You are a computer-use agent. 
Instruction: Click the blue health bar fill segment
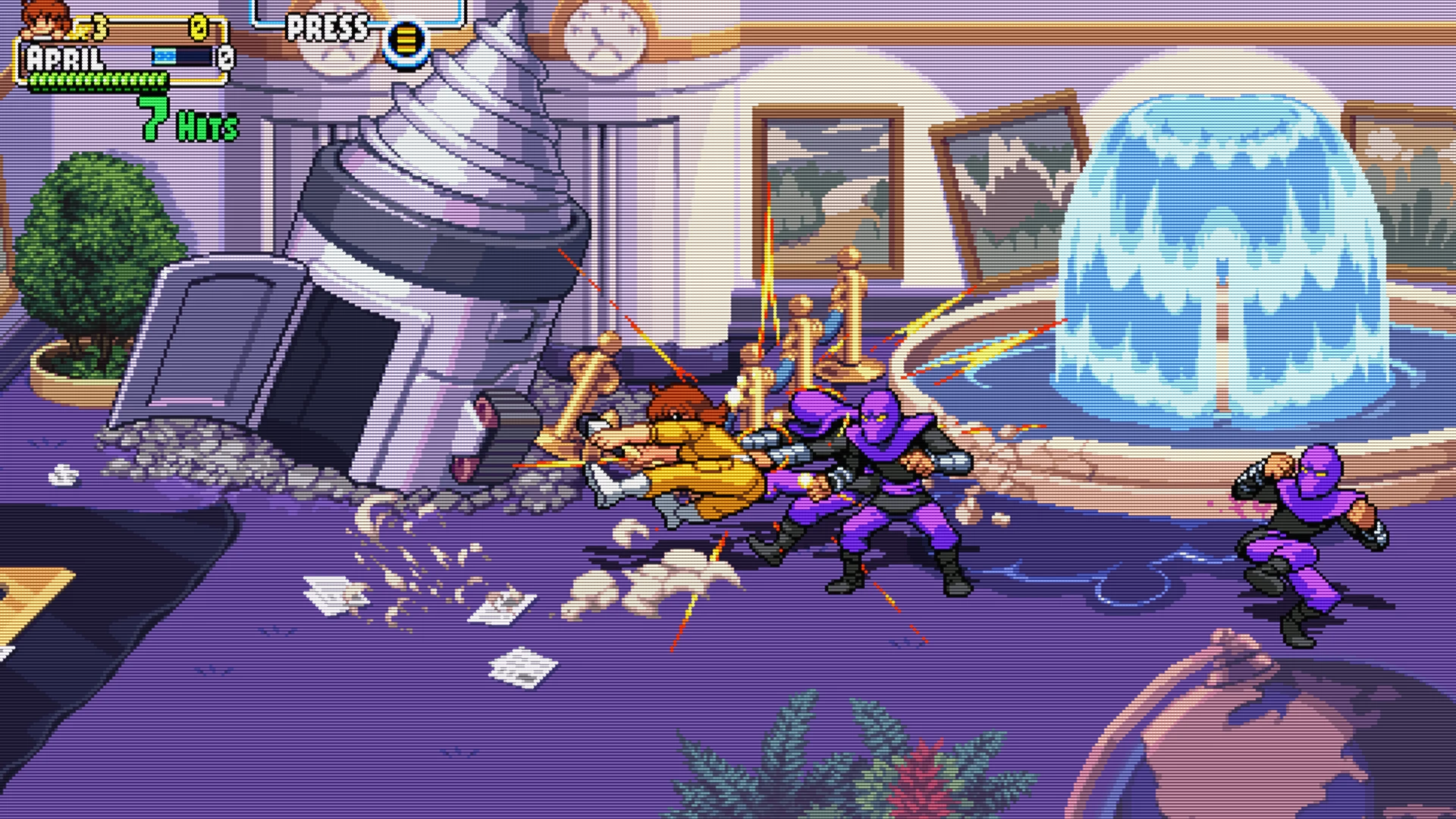165,55
